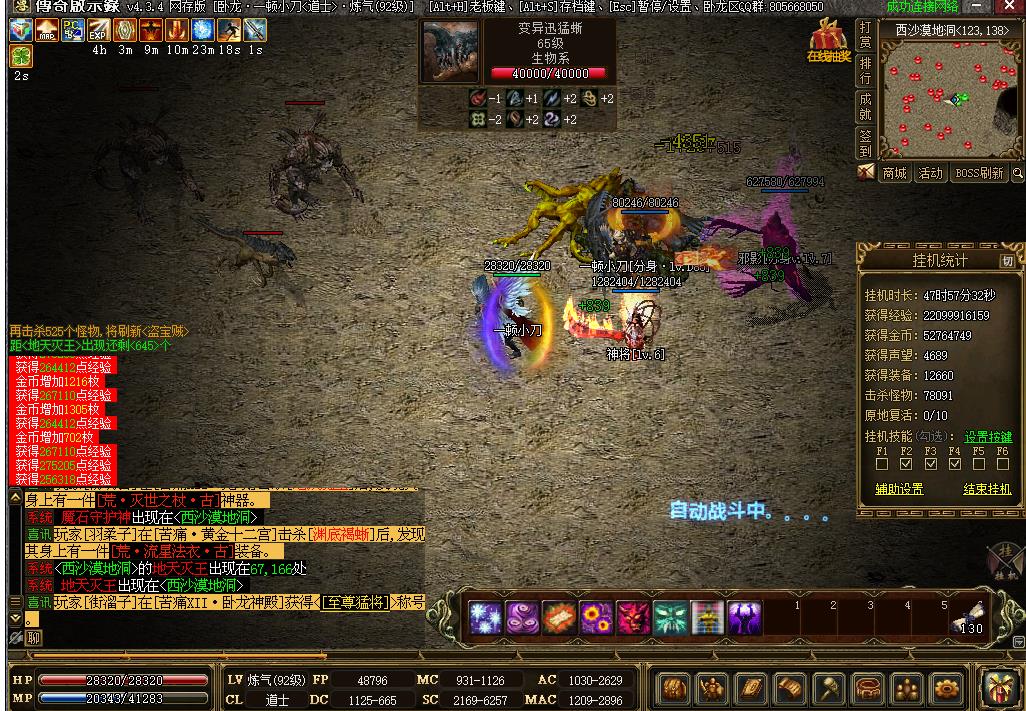Image resolution: width=1026 pixels, height=711 pixels.
Task: Check the BOSS刷新 refresh list
Action: 978,173
